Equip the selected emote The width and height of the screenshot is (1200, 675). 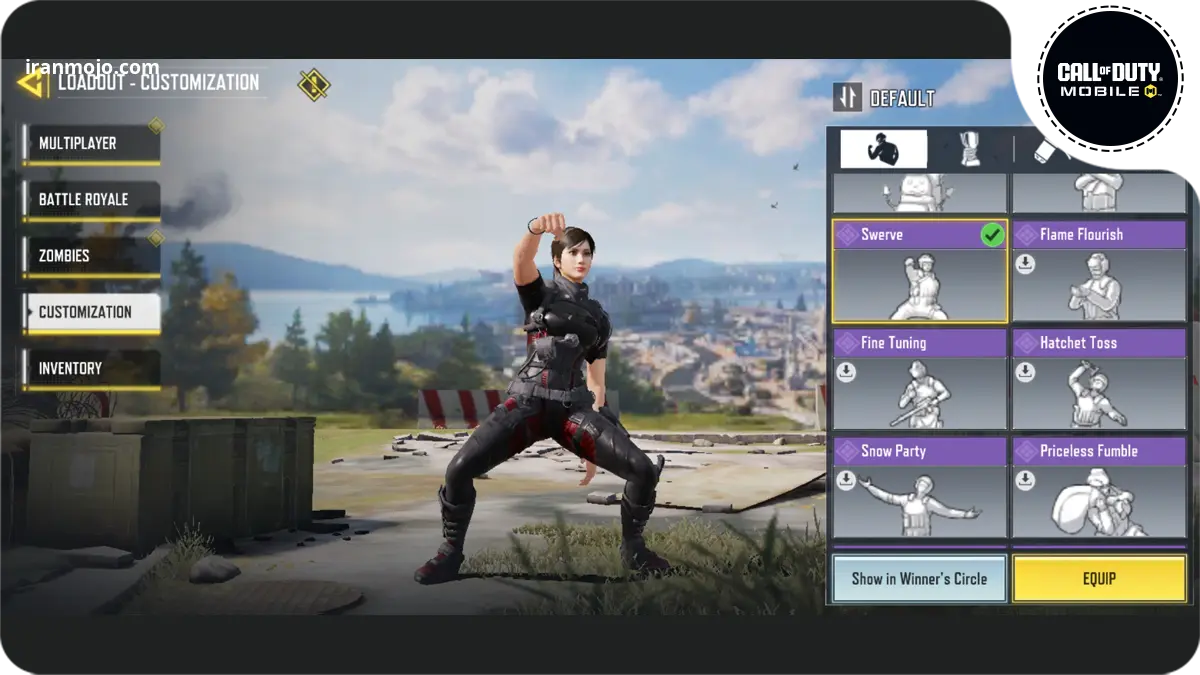click(1099, 579)
